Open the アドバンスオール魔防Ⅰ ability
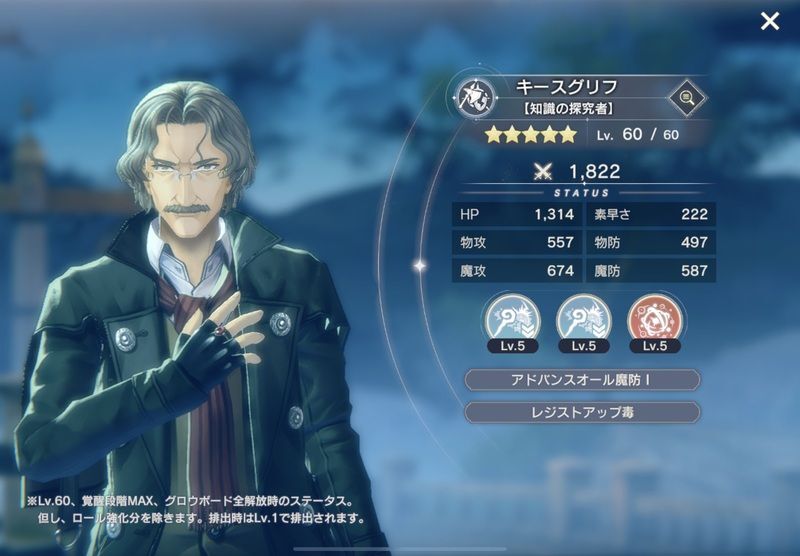800x556 pixels. pos(582,380)
